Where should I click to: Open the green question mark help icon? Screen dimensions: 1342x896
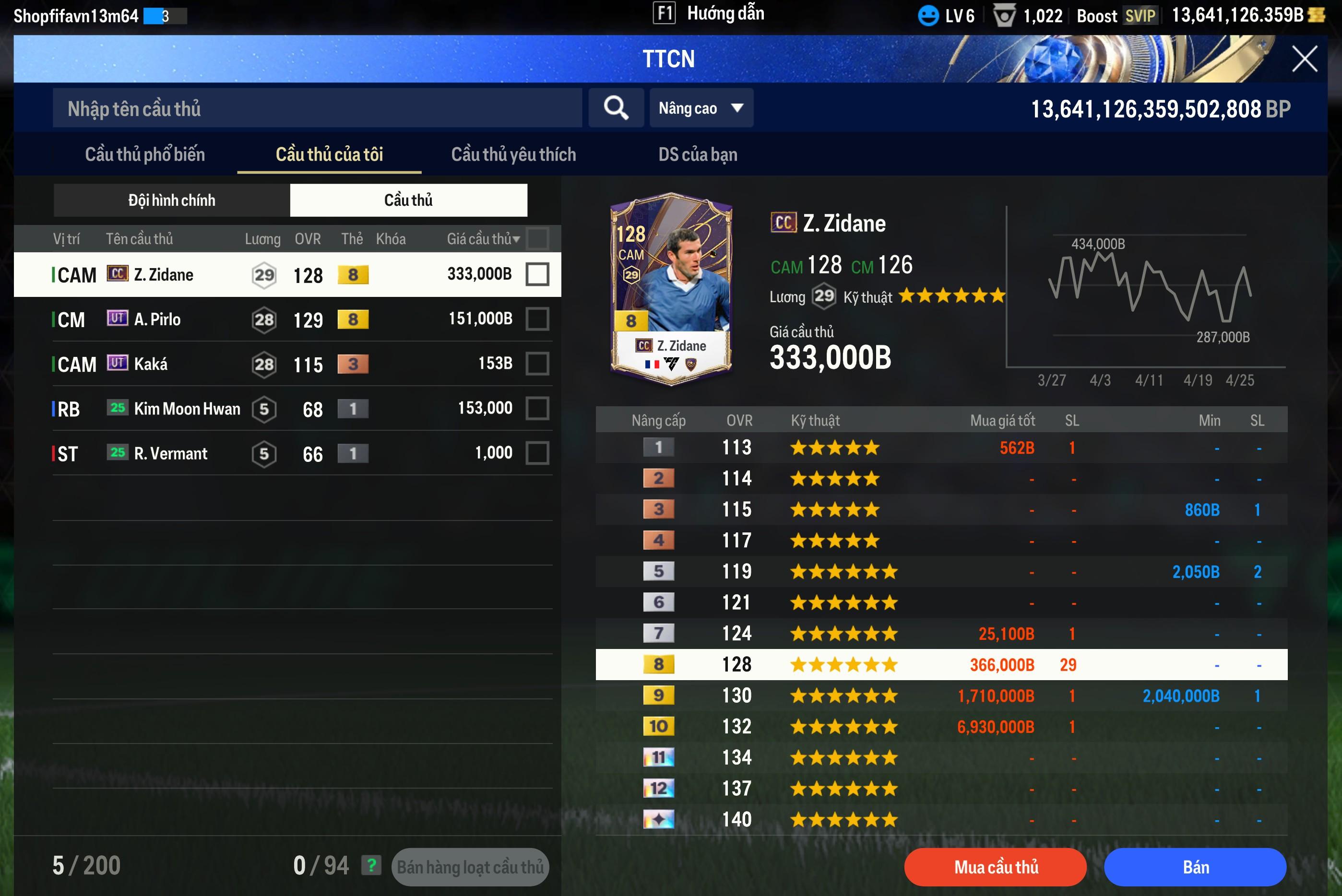371,866
